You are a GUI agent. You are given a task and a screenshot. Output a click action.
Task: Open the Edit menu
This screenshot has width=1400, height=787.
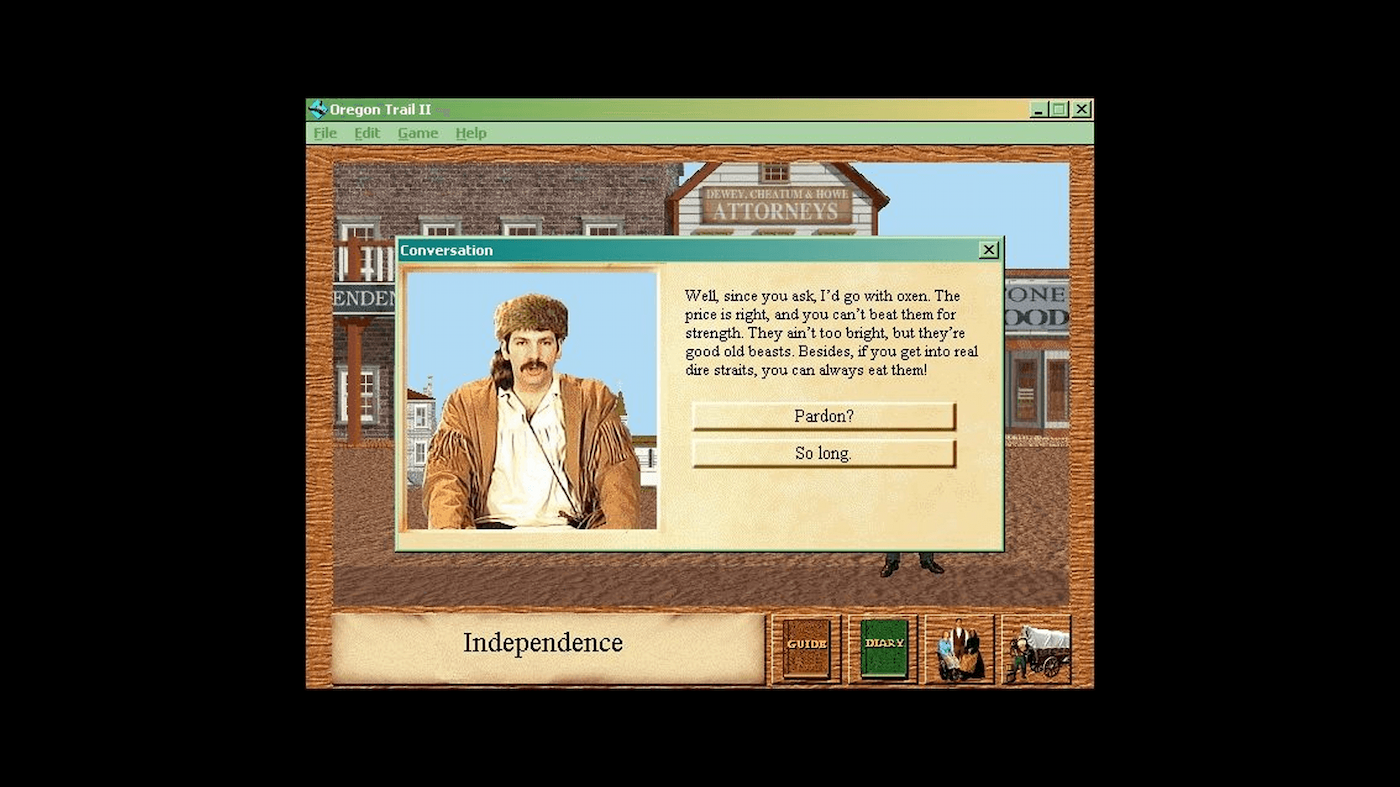pos(366,132)
